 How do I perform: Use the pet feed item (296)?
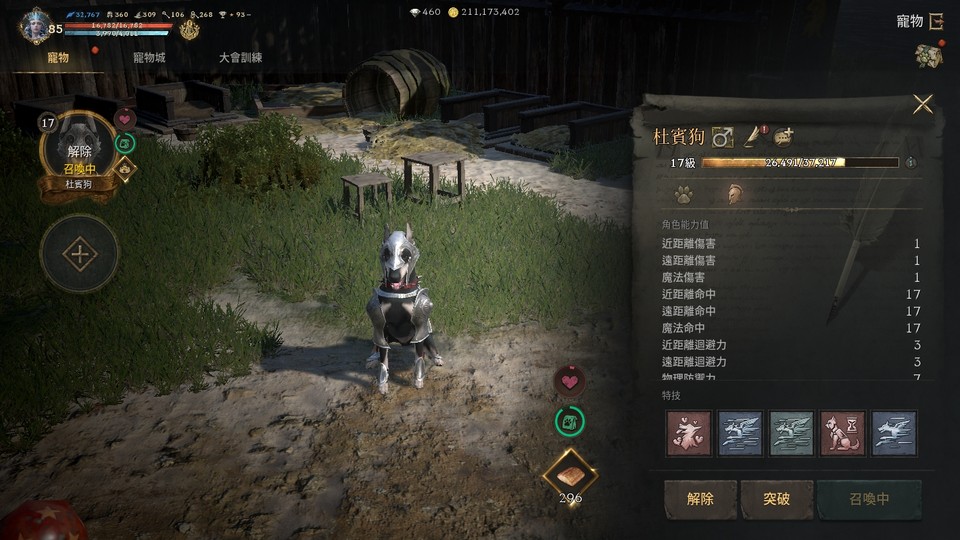(570, 476)
